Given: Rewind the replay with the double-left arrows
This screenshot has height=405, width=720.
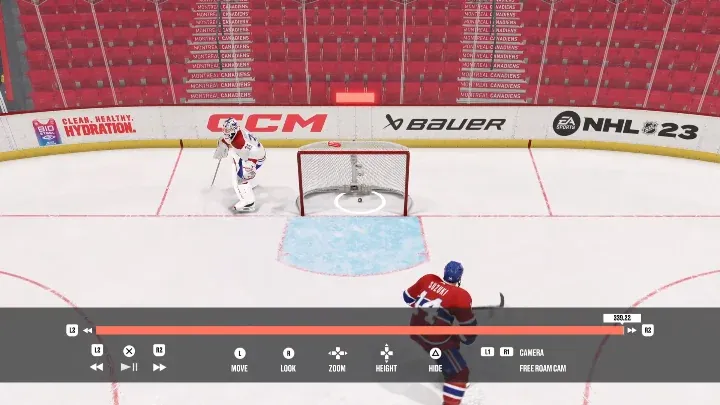Looking at the screenshot, I should [97, 367].
